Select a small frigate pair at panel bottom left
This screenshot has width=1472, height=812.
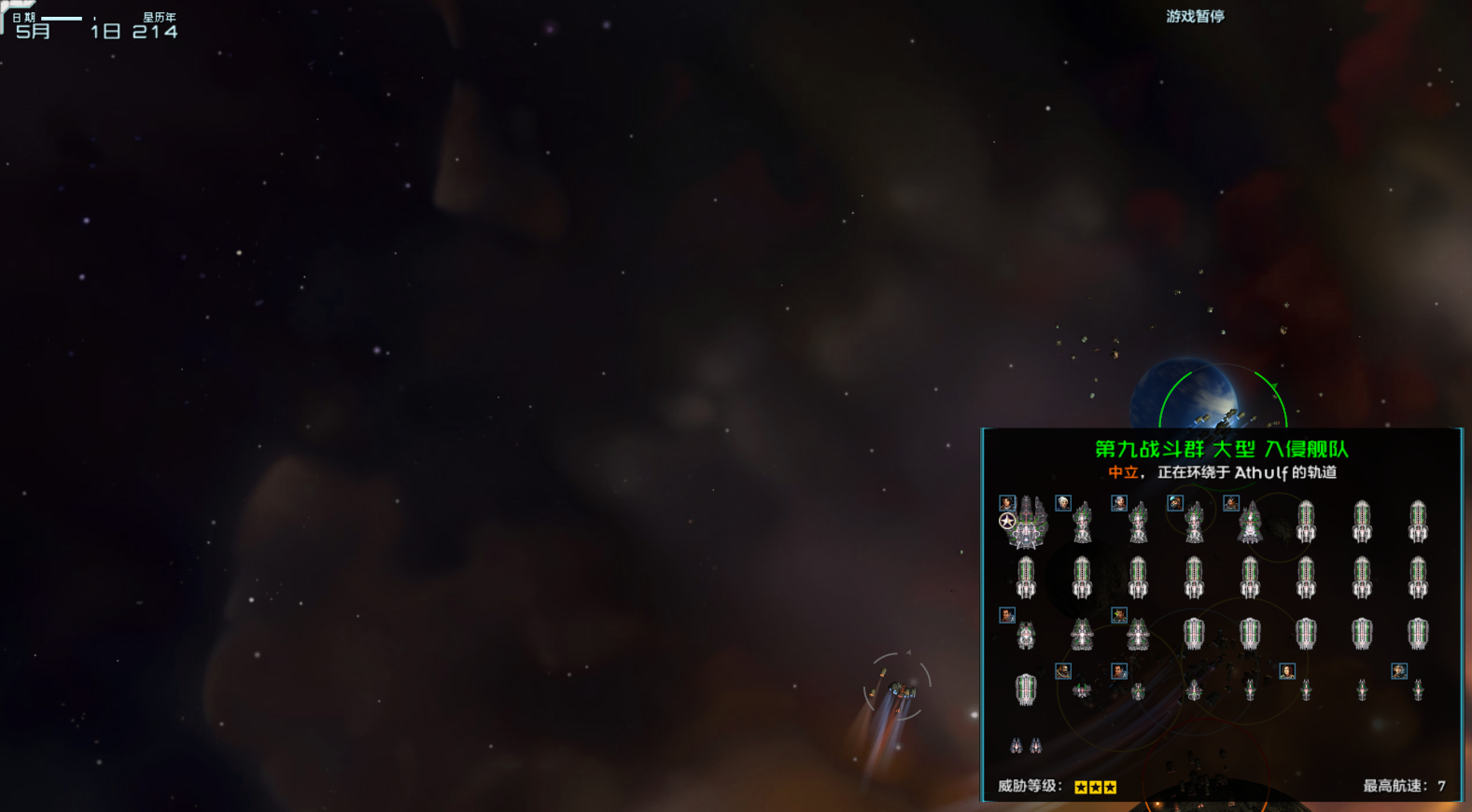pyautogui.click(x=1025, y=747)
